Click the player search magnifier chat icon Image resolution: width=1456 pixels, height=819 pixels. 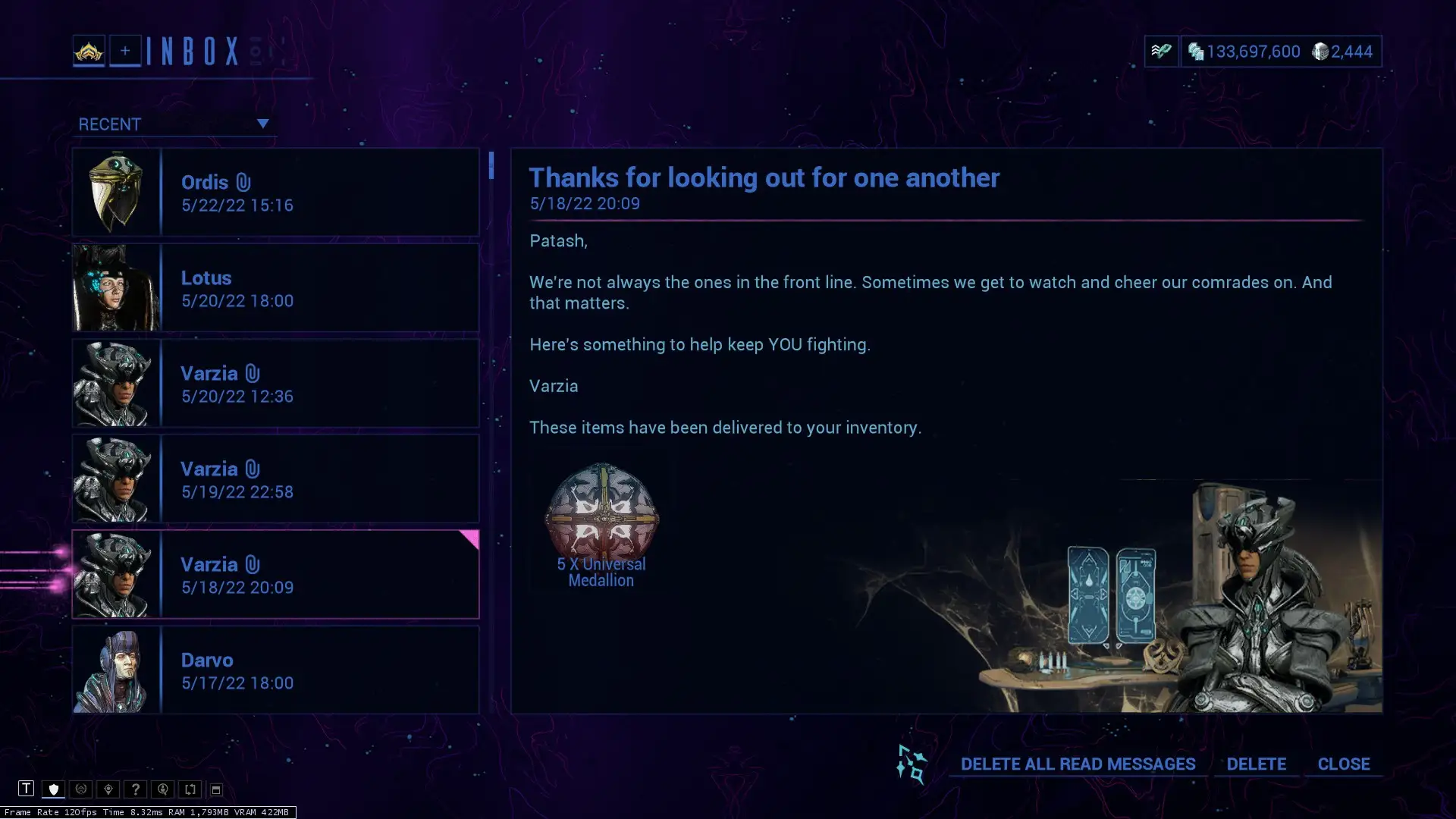pyautogui.click(x=163, y=789)
